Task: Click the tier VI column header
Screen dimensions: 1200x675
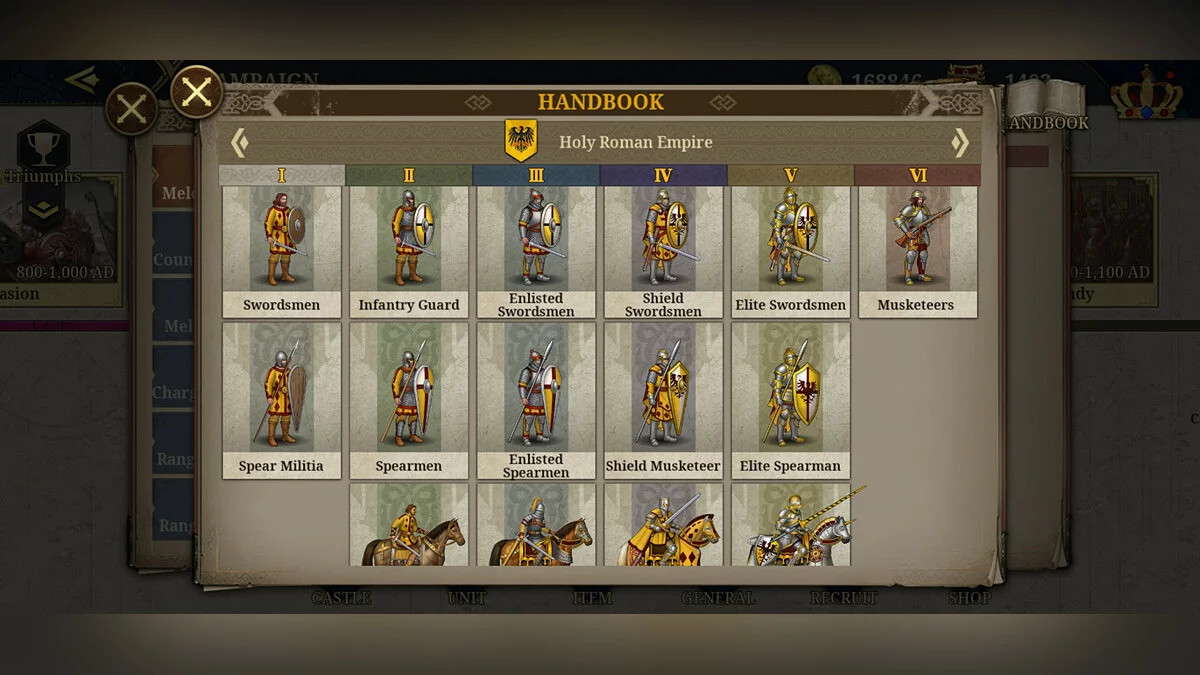Action: pyautogui.click(x=918, y=176)
